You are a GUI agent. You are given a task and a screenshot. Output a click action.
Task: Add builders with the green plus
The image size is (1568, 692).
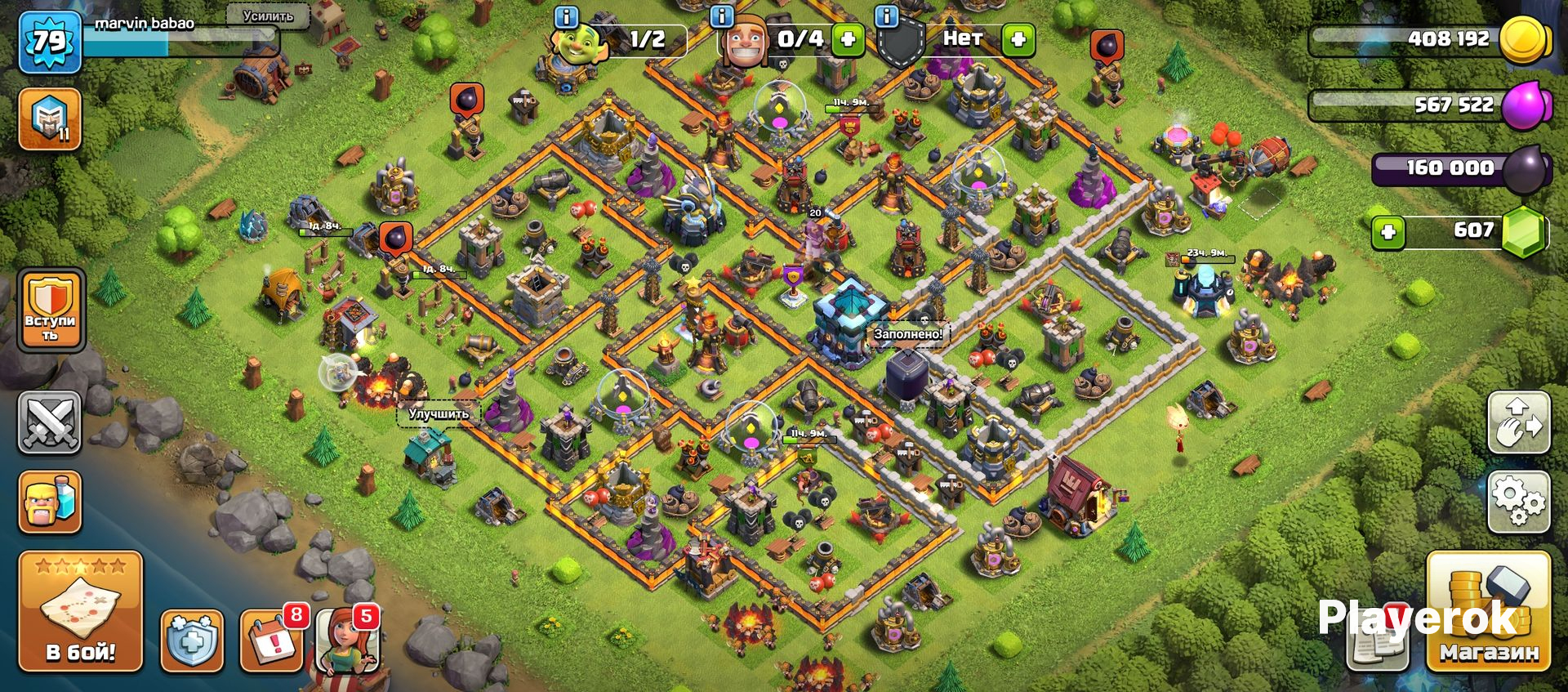[x=848, y=39]
